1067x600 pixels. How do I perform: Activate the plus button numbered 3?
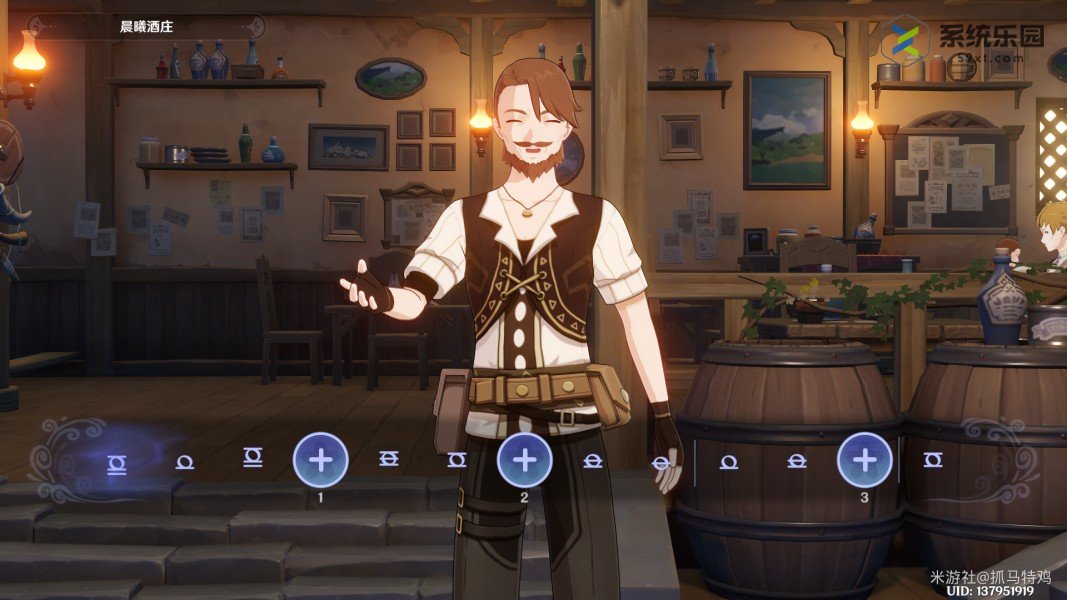coord(864,460)
